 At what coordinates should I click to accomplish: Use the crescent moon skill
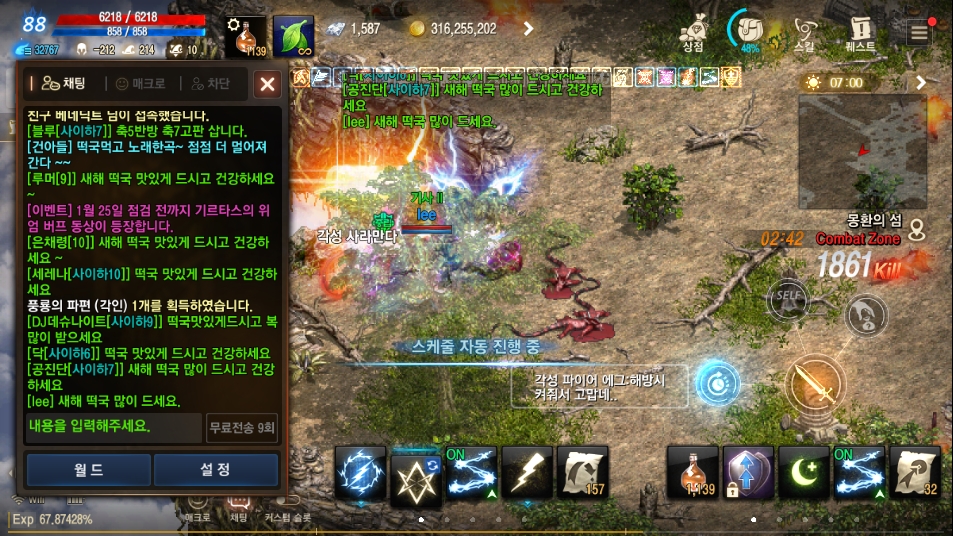click(804, 472)
